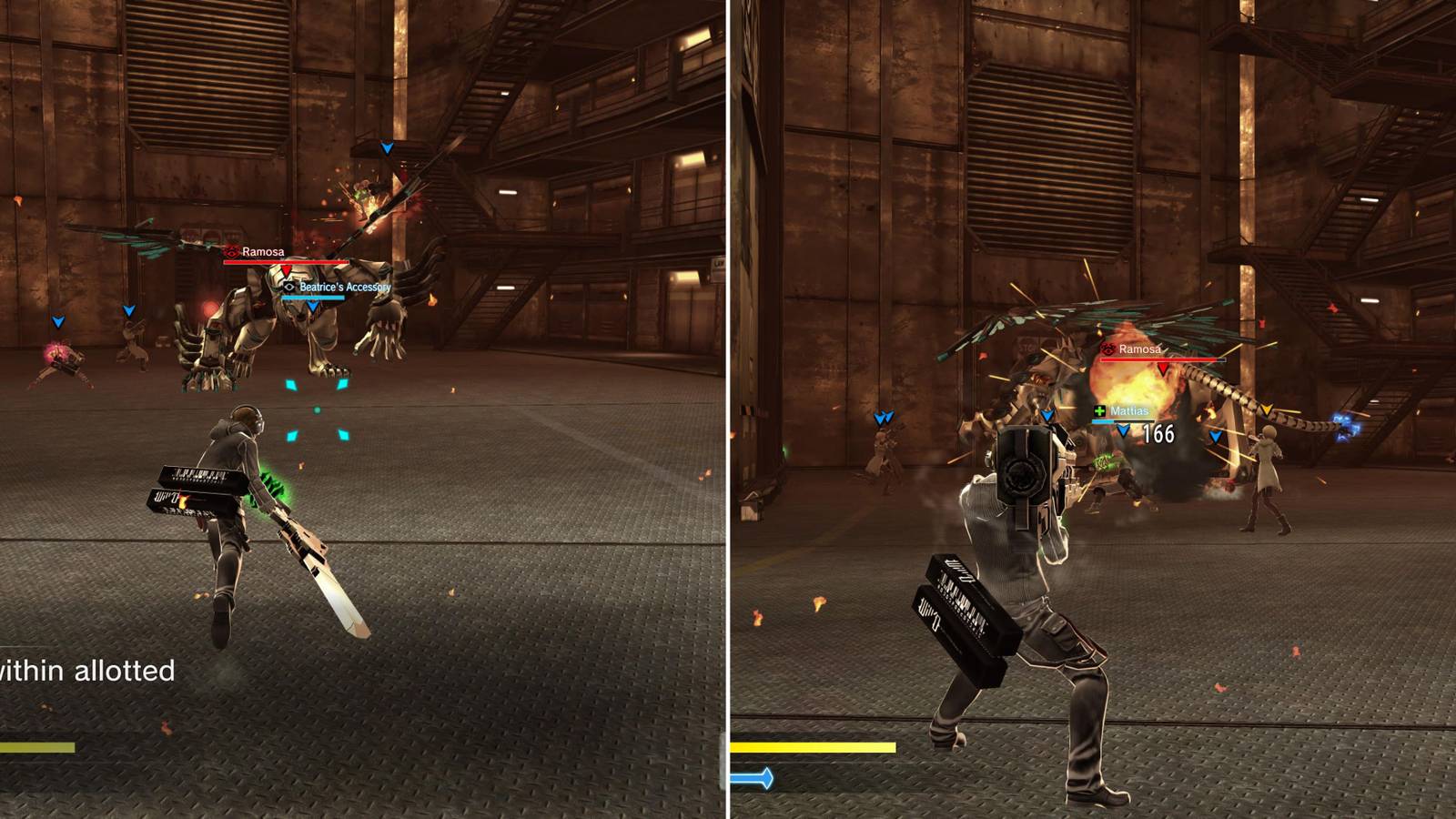This screenshot has height=819, width=1456.
Task: Select the eye icon on Beatrice's Accessory label
Action: click(289, 287)
